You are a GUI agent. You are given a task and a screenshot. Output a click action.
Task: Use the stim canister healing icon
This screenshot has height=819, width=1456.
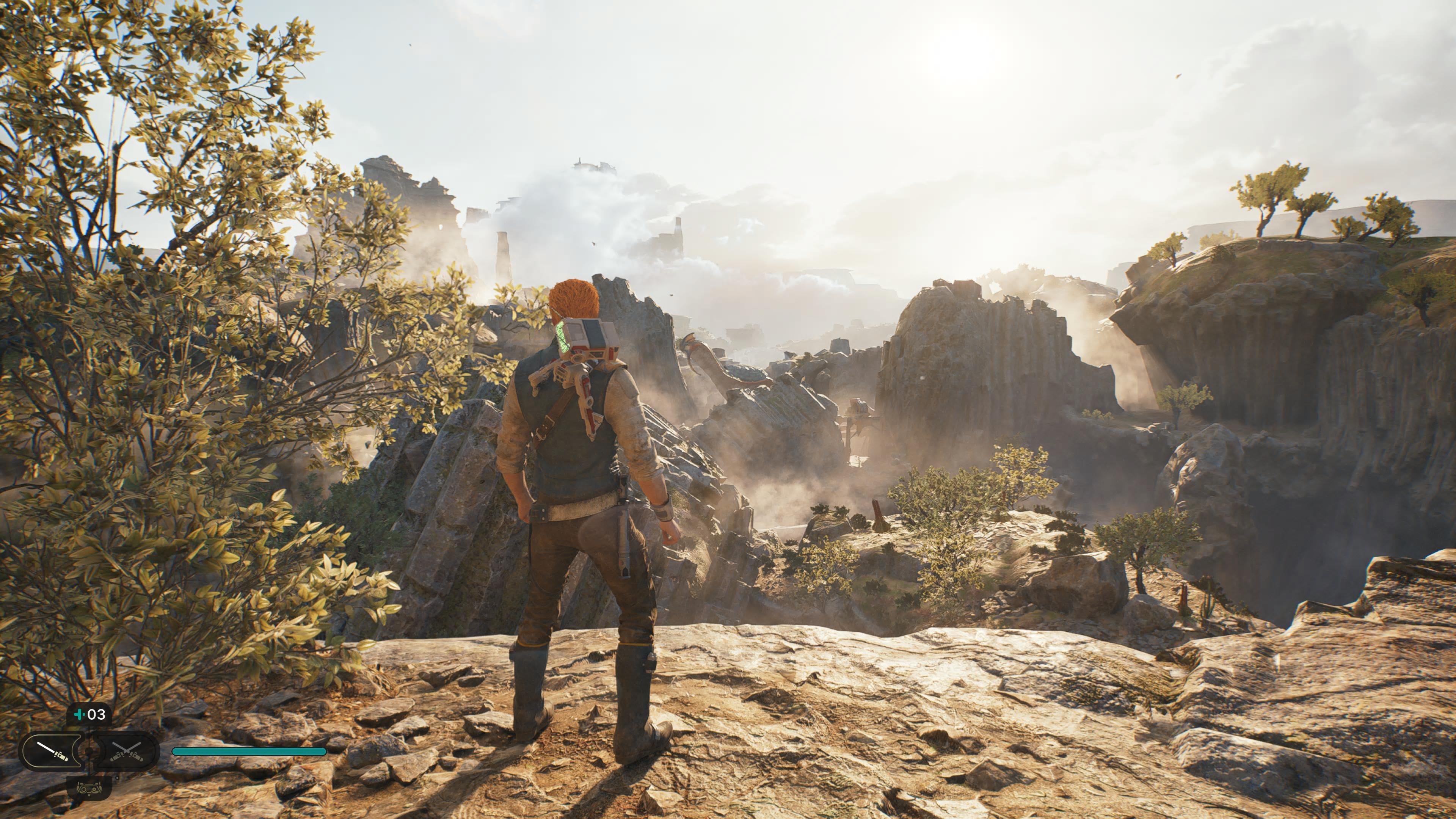[x=89, y=714]
